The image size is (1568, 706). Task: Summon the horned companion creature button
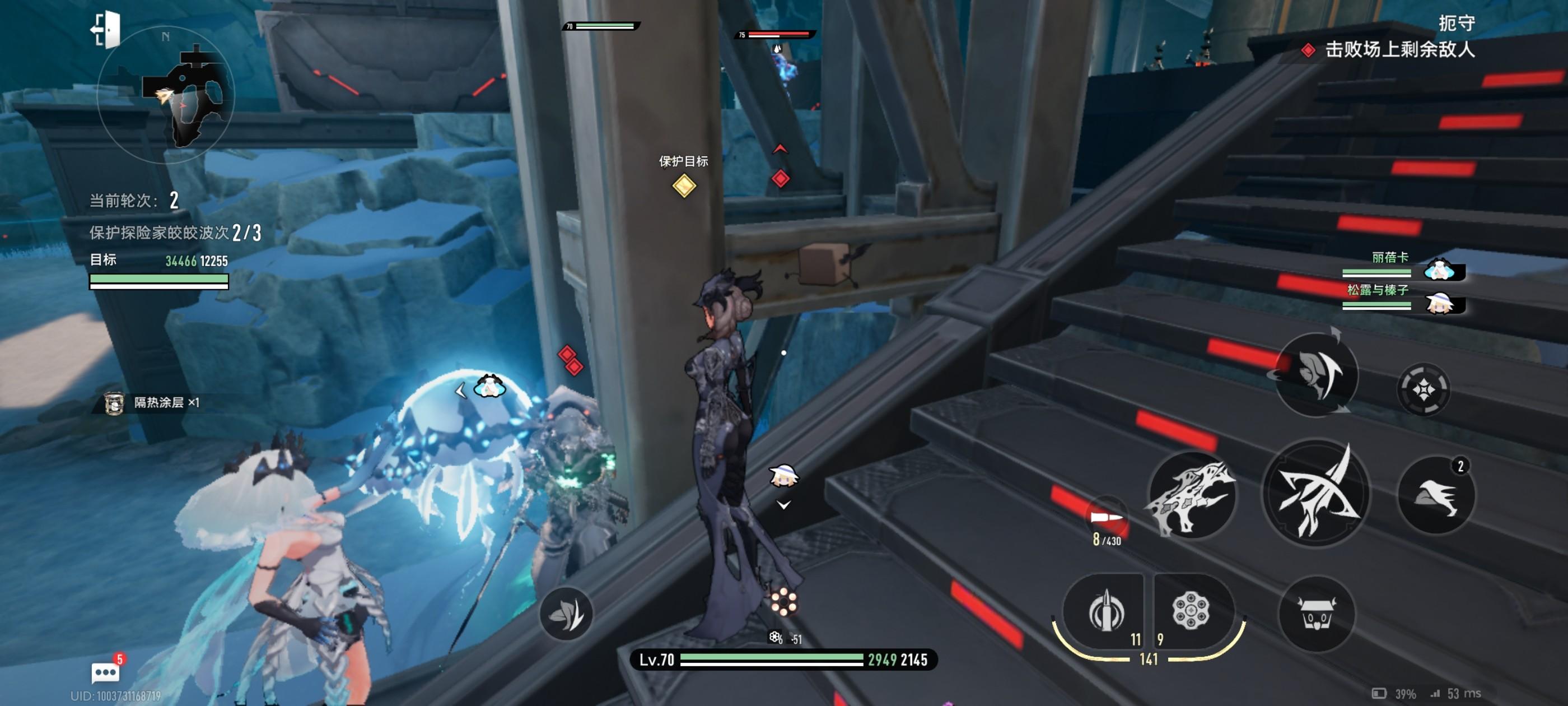tap(1317, 614)
